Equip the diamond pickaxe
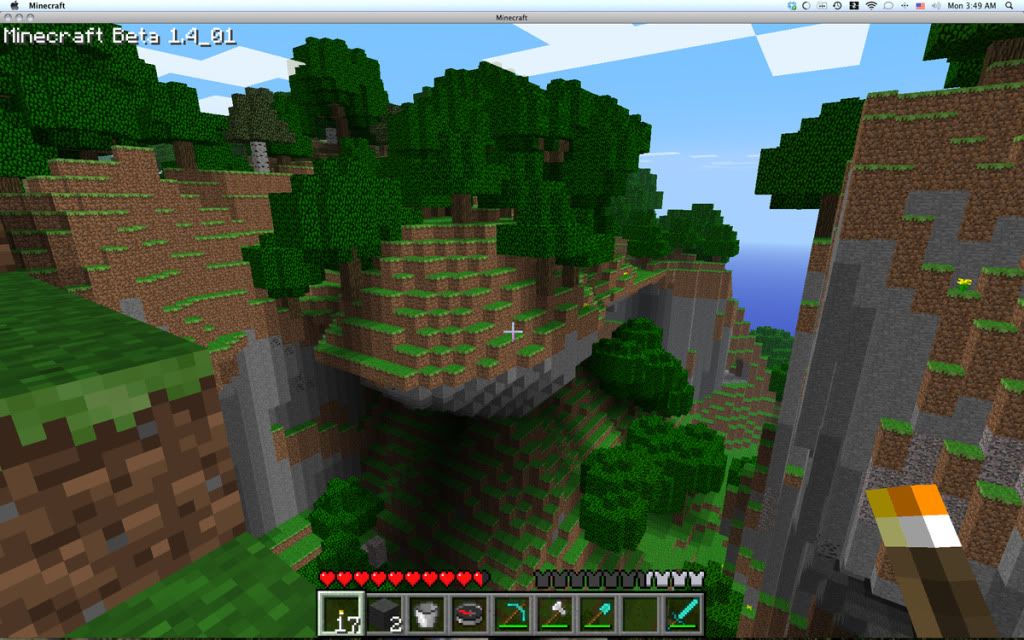This screenshot has width=1024, height=640. (511, 612)
